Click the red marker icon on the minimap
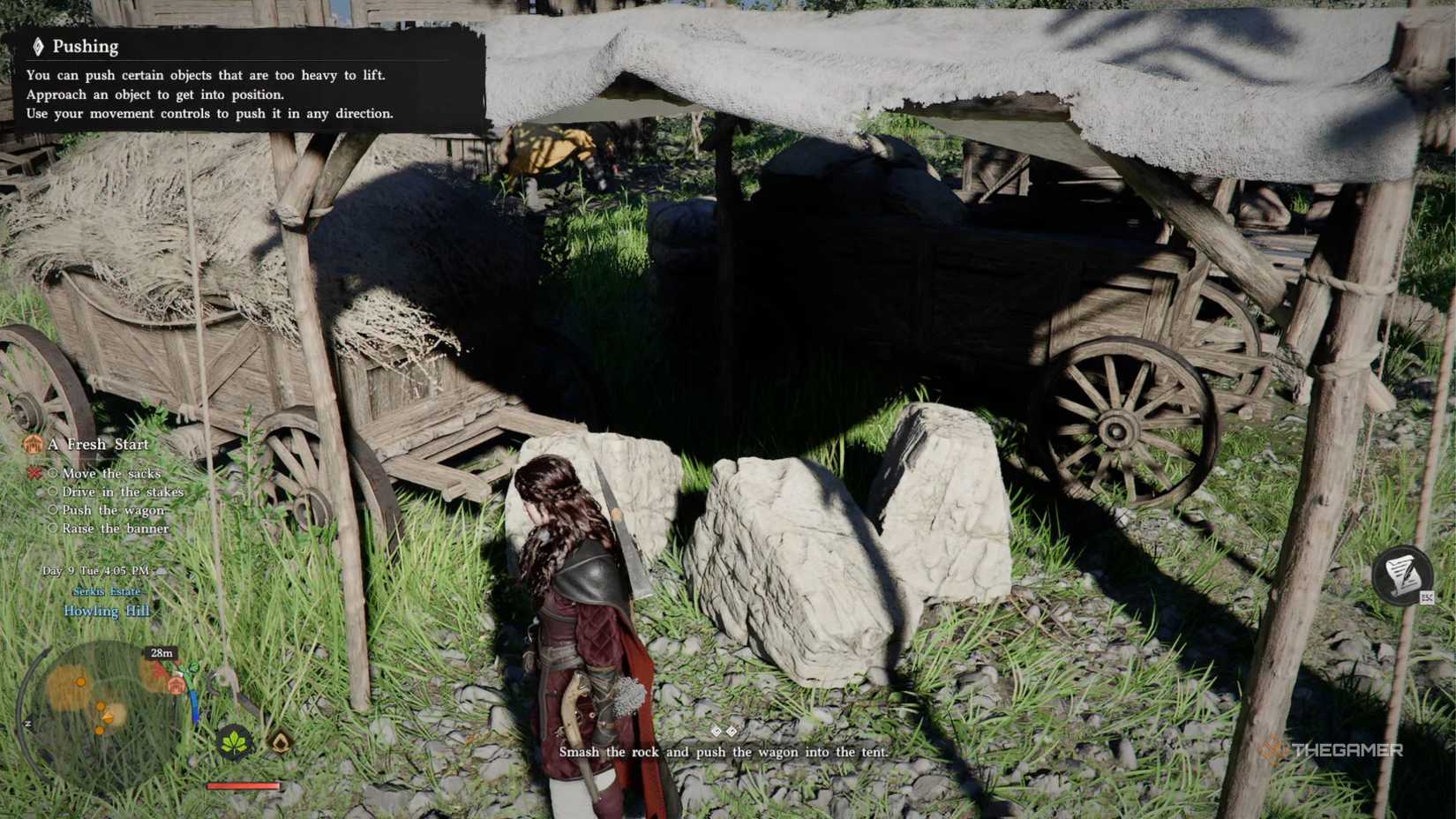1456x819 pixels. tap(159, 671)
